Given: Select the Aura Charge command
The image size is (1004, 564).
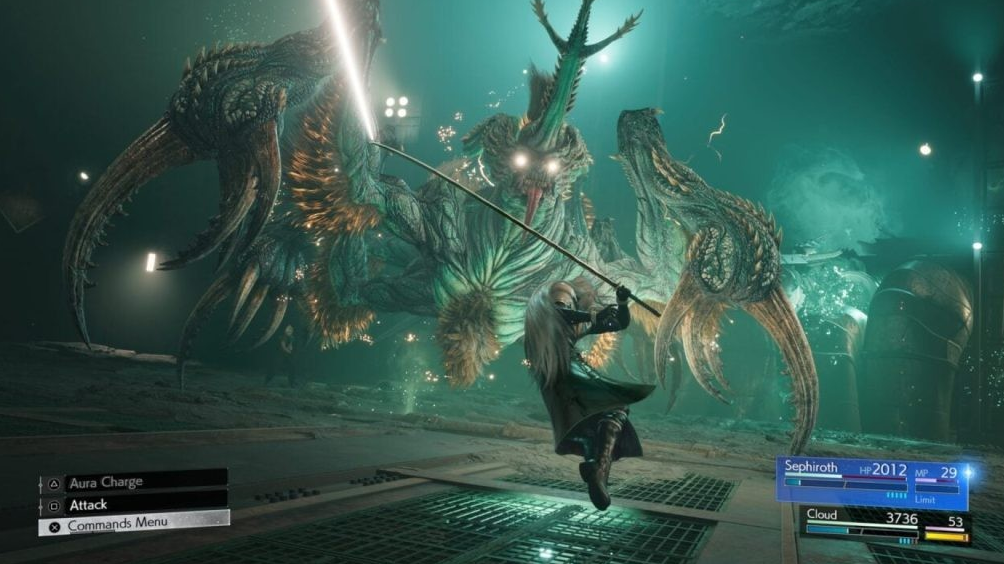Looking at the screenshot, I should [x=133, y=483].
